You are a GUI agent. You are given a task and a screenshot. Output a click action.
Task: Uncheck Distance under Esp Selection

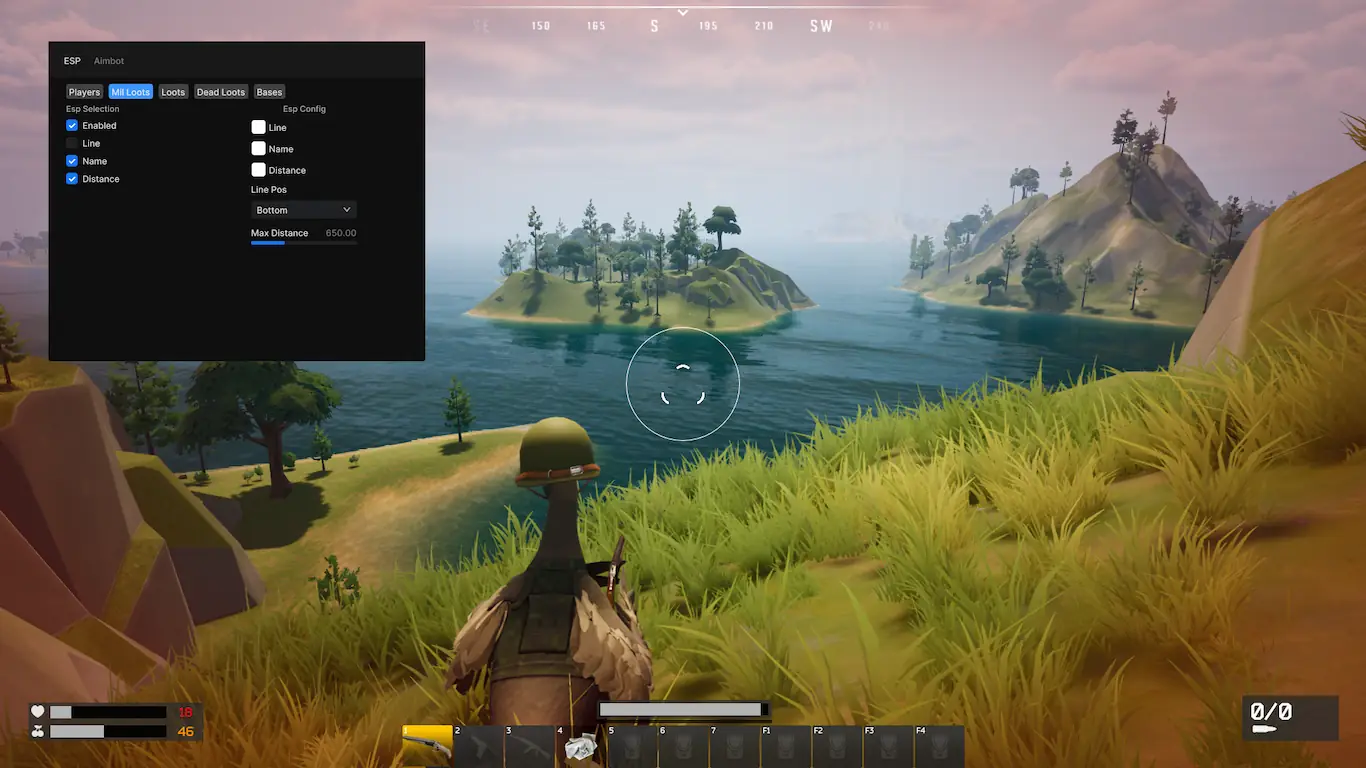coord(72,179)
